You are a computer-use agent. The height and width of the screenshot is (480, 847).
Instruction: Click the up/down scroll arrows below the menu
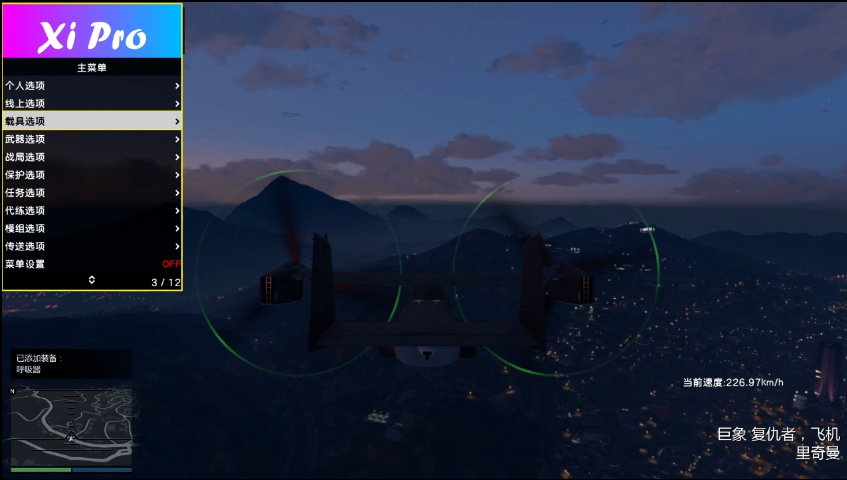92,281
